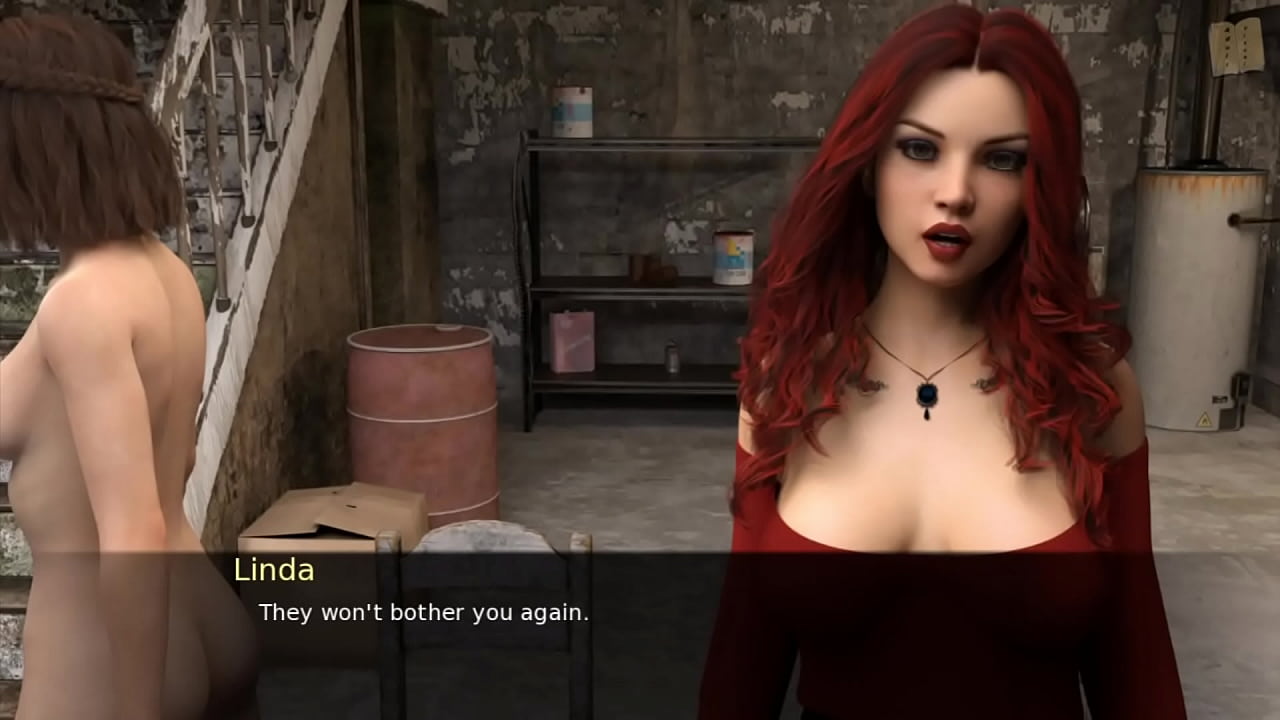Viewport: 1280px width, 720px height.
Task: Open the journal book icon
Action: coord(1235,46)
